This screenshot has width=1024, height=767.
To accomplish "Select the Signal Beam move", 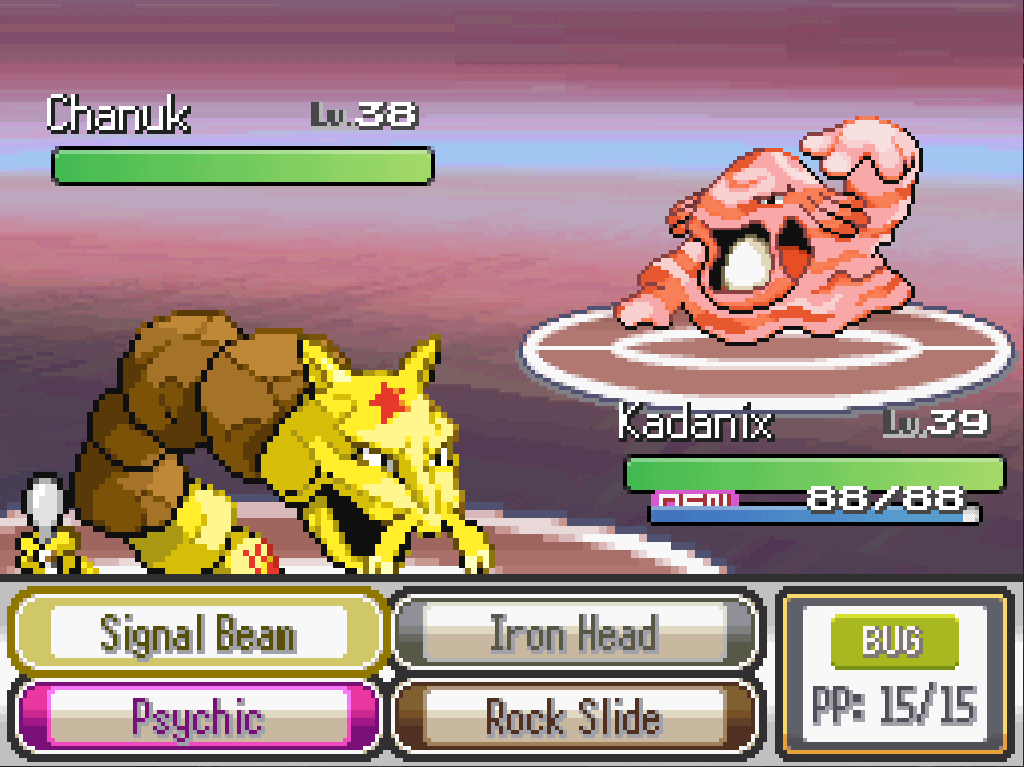I will [x=198, y=634].
